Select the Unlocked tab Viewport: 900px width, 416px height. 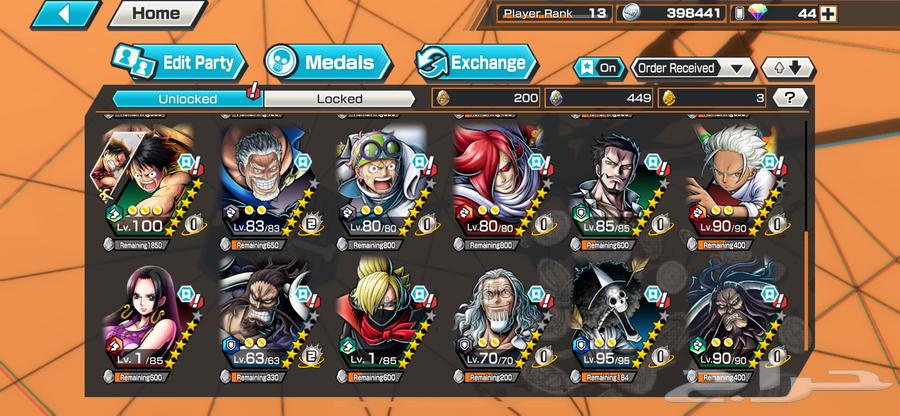click(x=186, y=98)
